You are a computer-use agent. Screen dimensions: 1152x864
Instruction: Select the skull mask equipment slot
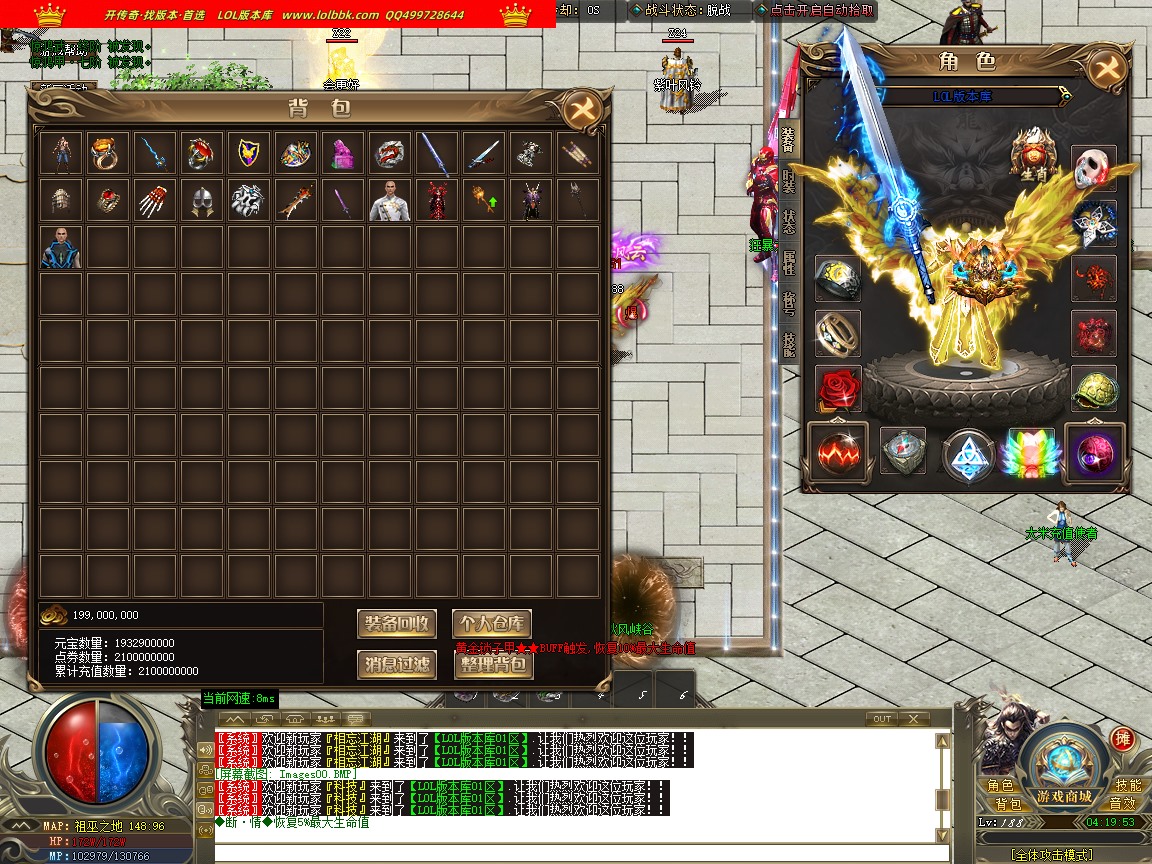(1094, 168)
